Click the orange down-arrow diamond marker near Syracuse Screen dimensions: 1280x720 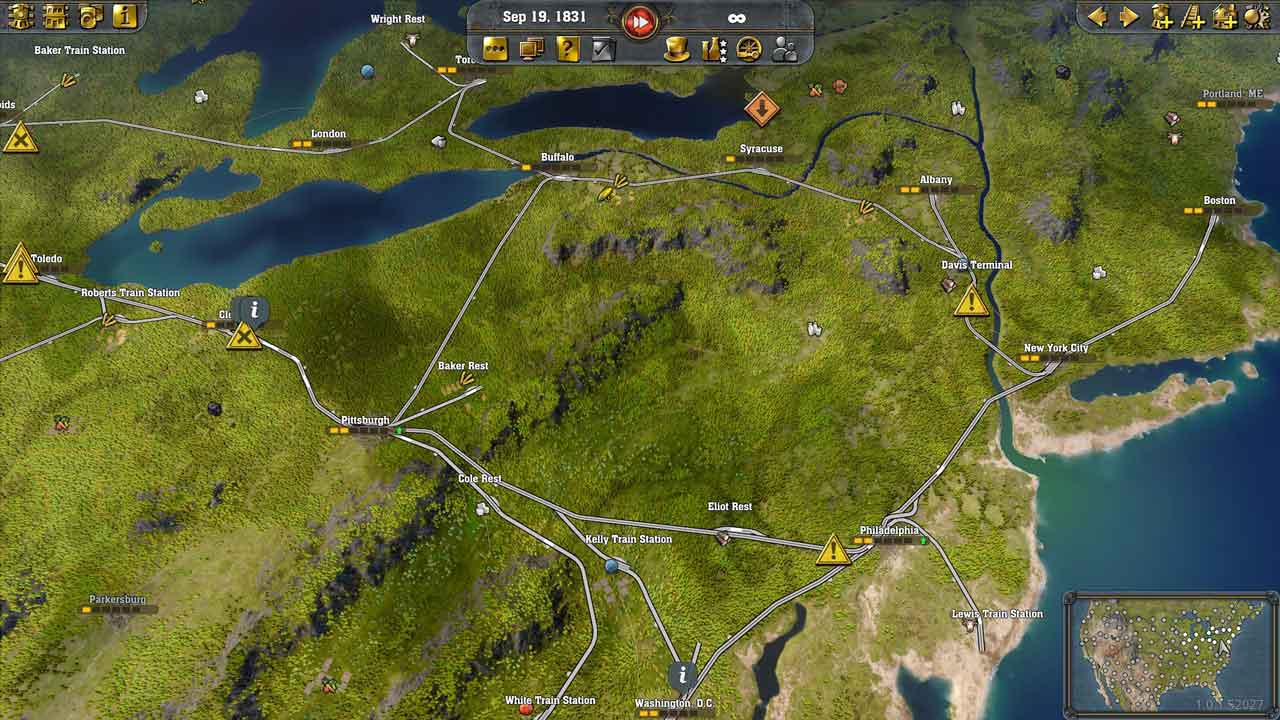(x=762, y=108)
